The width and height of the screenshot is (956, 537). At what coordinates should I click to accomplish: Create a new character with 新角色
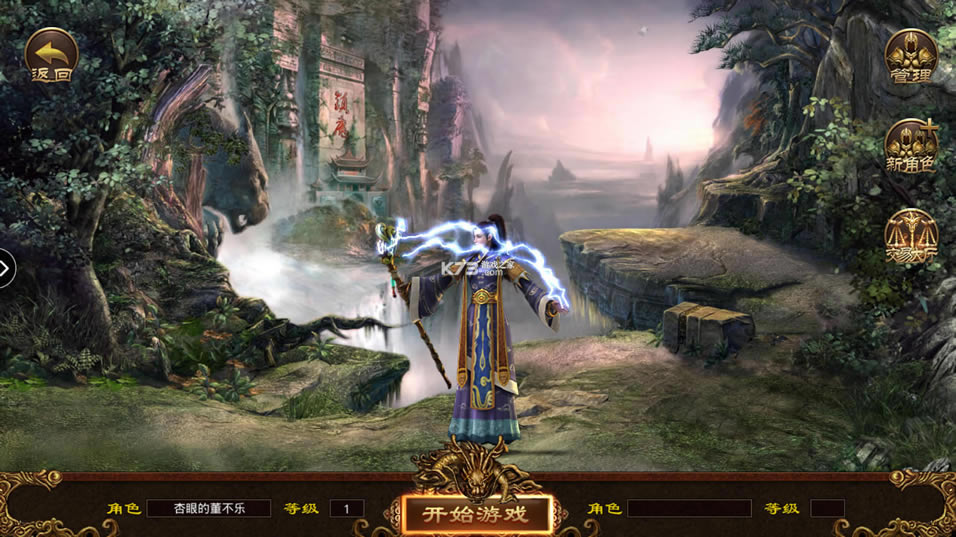[911, 146]
